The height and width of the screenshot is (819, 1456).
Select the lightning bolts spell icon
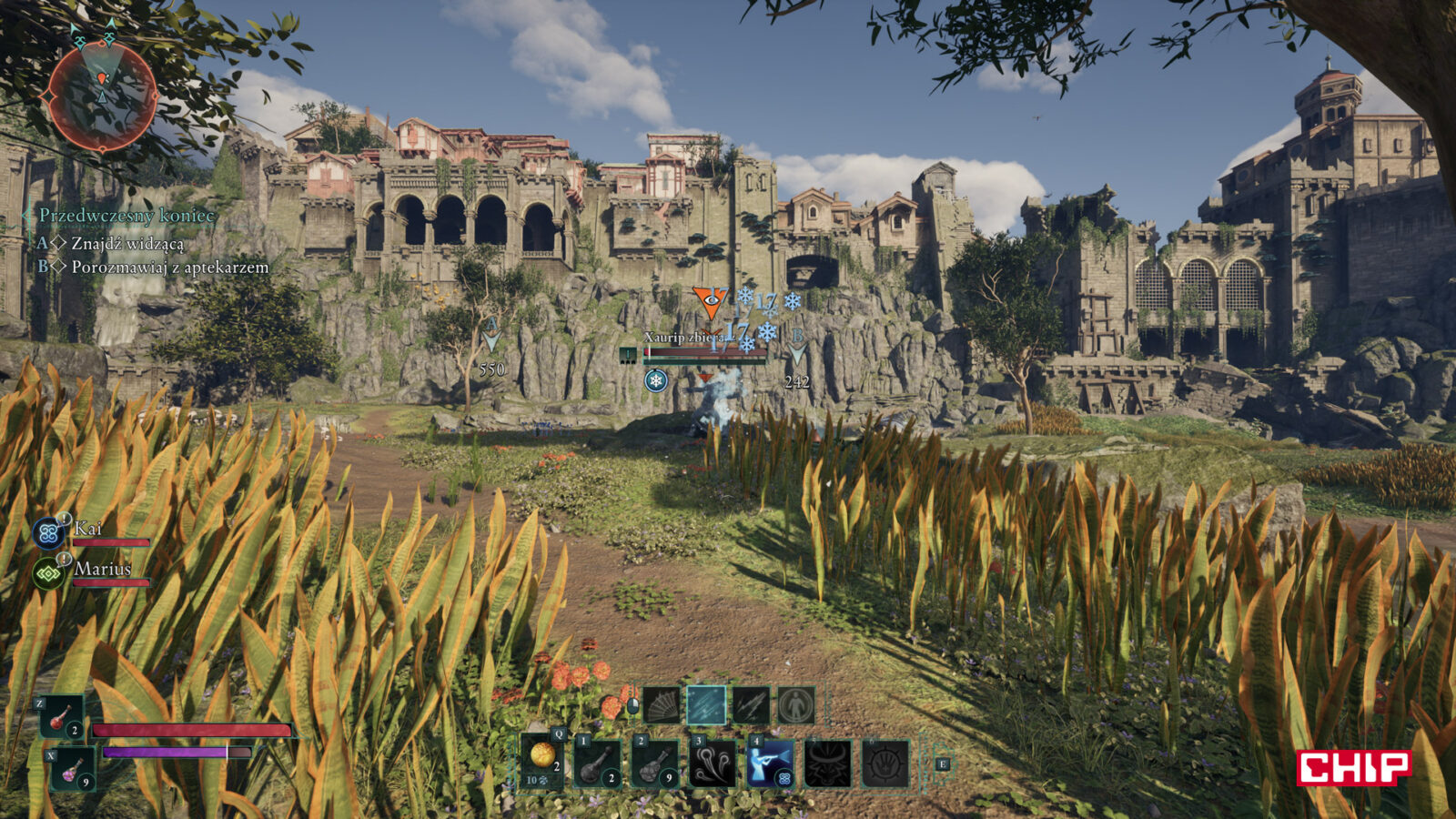pos(751,705)
